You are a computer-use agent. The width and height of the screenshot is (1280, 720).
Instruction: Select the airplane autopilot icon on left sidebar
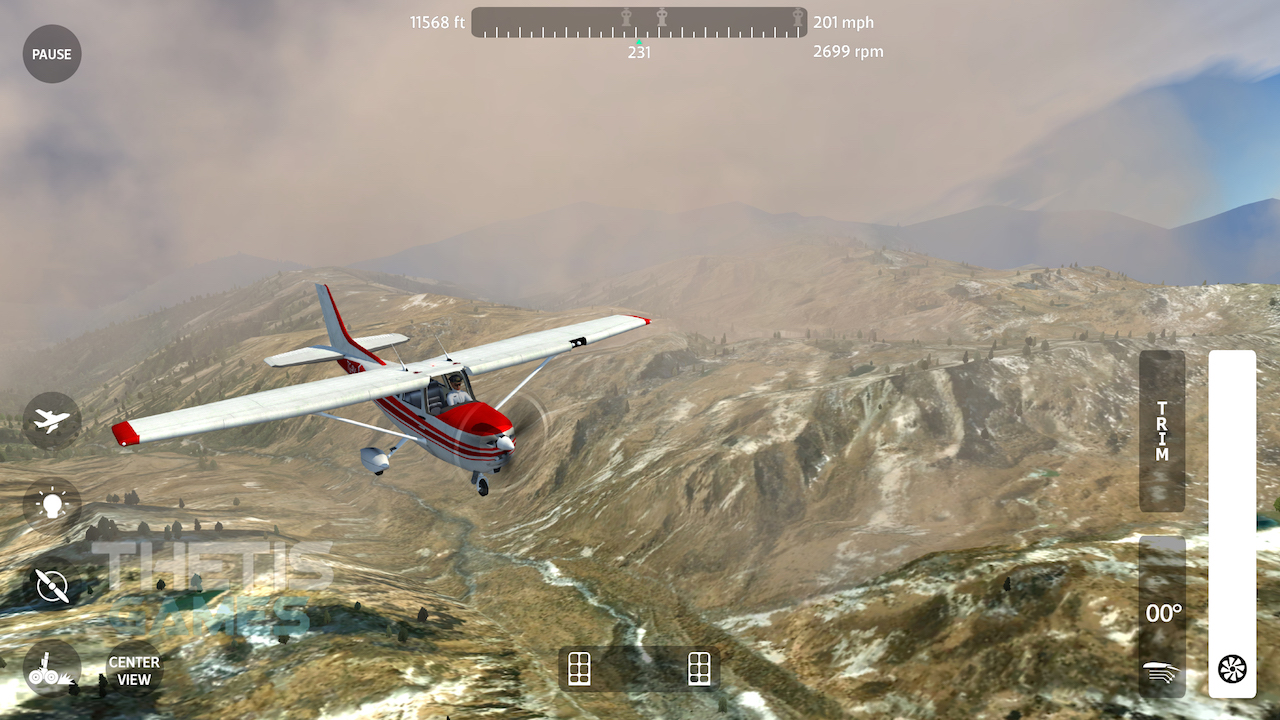[x=50, y=420]
